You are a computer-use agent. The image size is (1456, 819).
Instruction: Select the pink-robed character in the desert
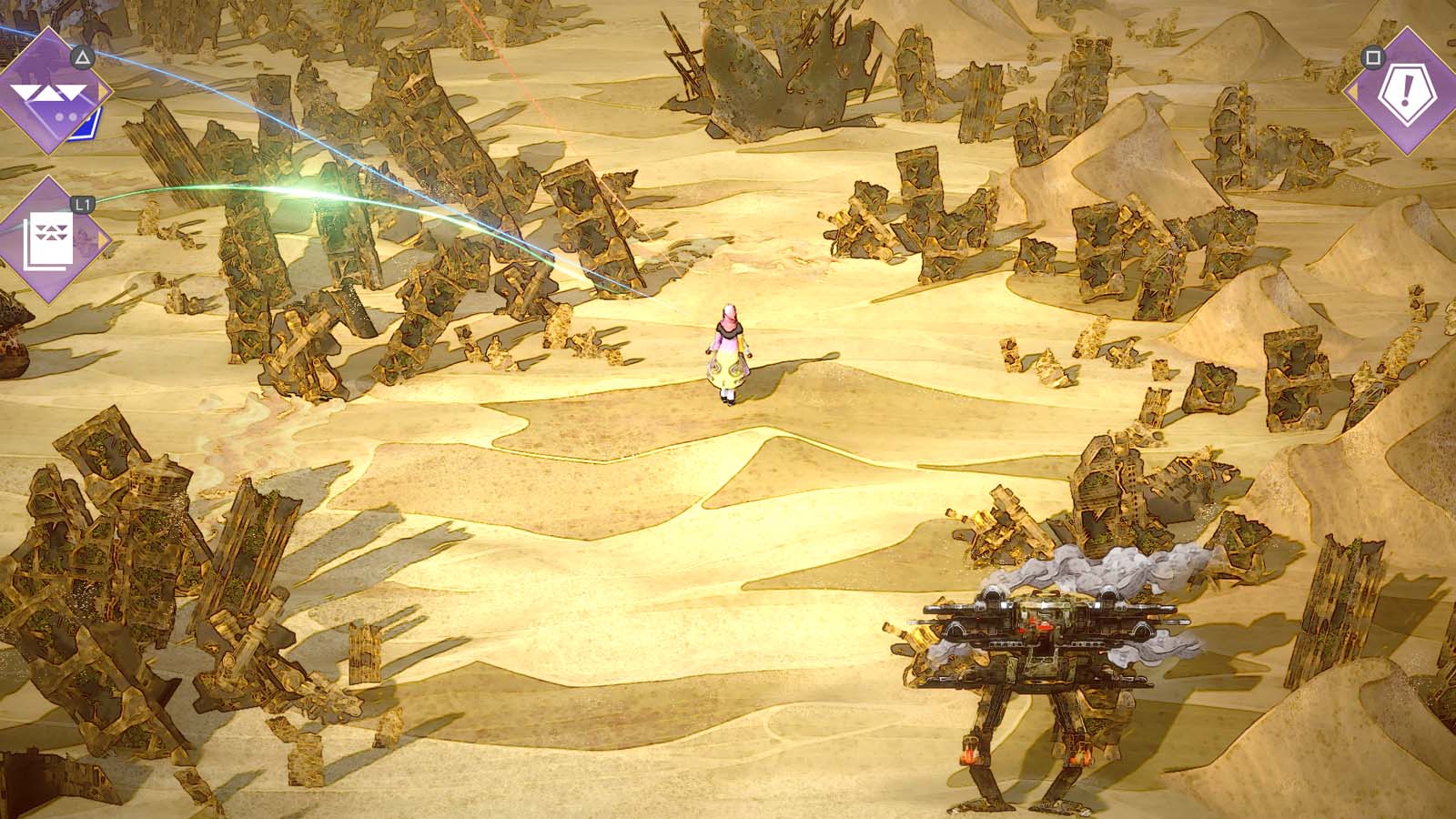pyautogui.click(x=727, y=350)
